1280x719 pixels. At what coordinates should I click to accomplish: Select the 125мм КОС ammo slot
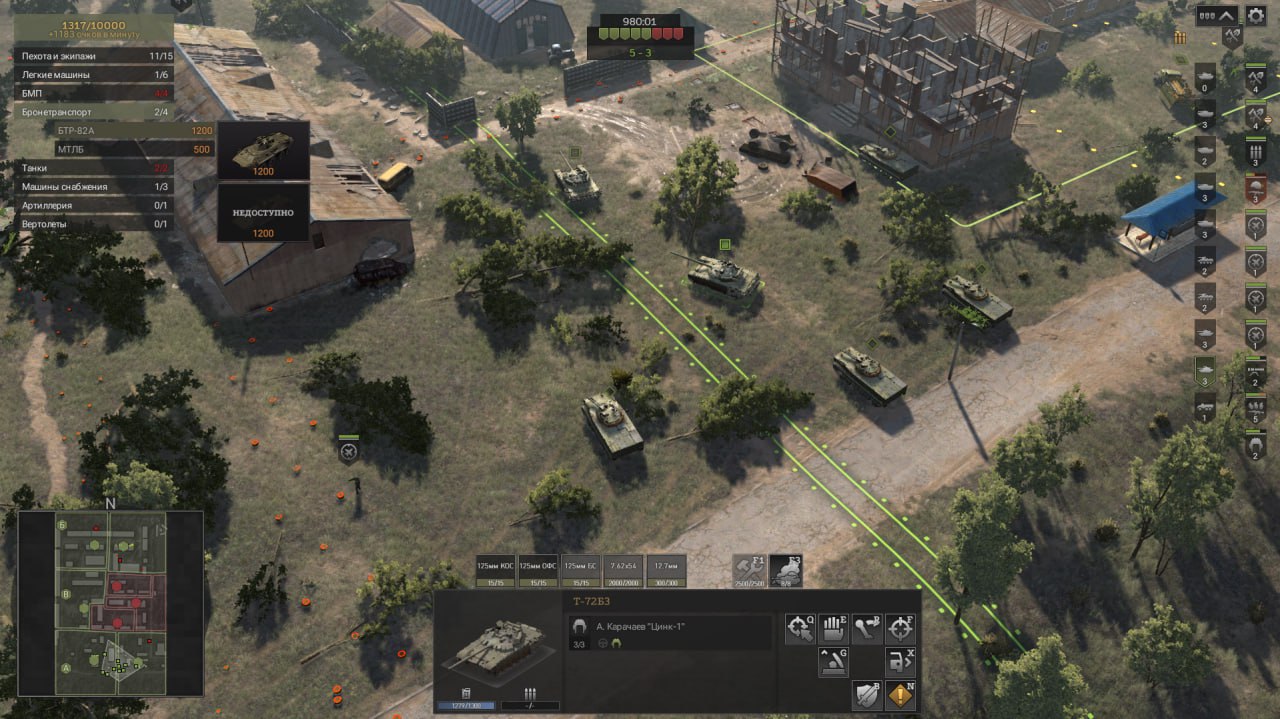[495, 571]
